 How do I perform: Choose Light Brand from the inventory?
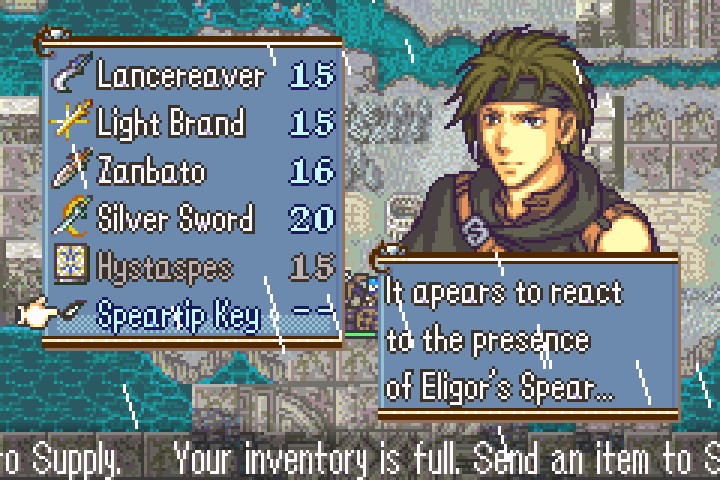[x=170, y=123]
